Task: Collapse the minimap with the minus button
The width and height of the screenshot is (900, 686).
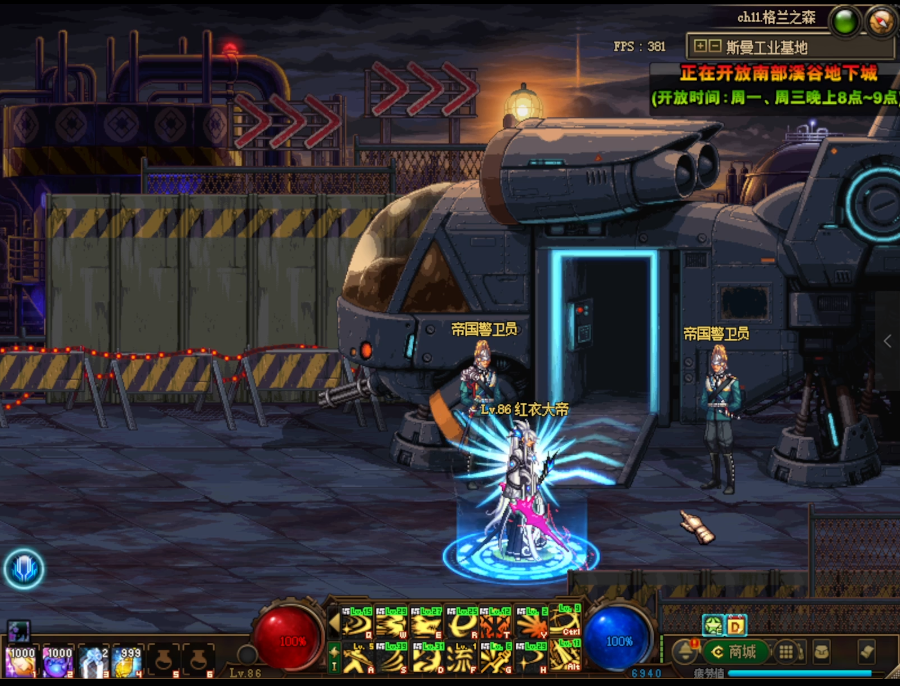Action: point(714,46)
